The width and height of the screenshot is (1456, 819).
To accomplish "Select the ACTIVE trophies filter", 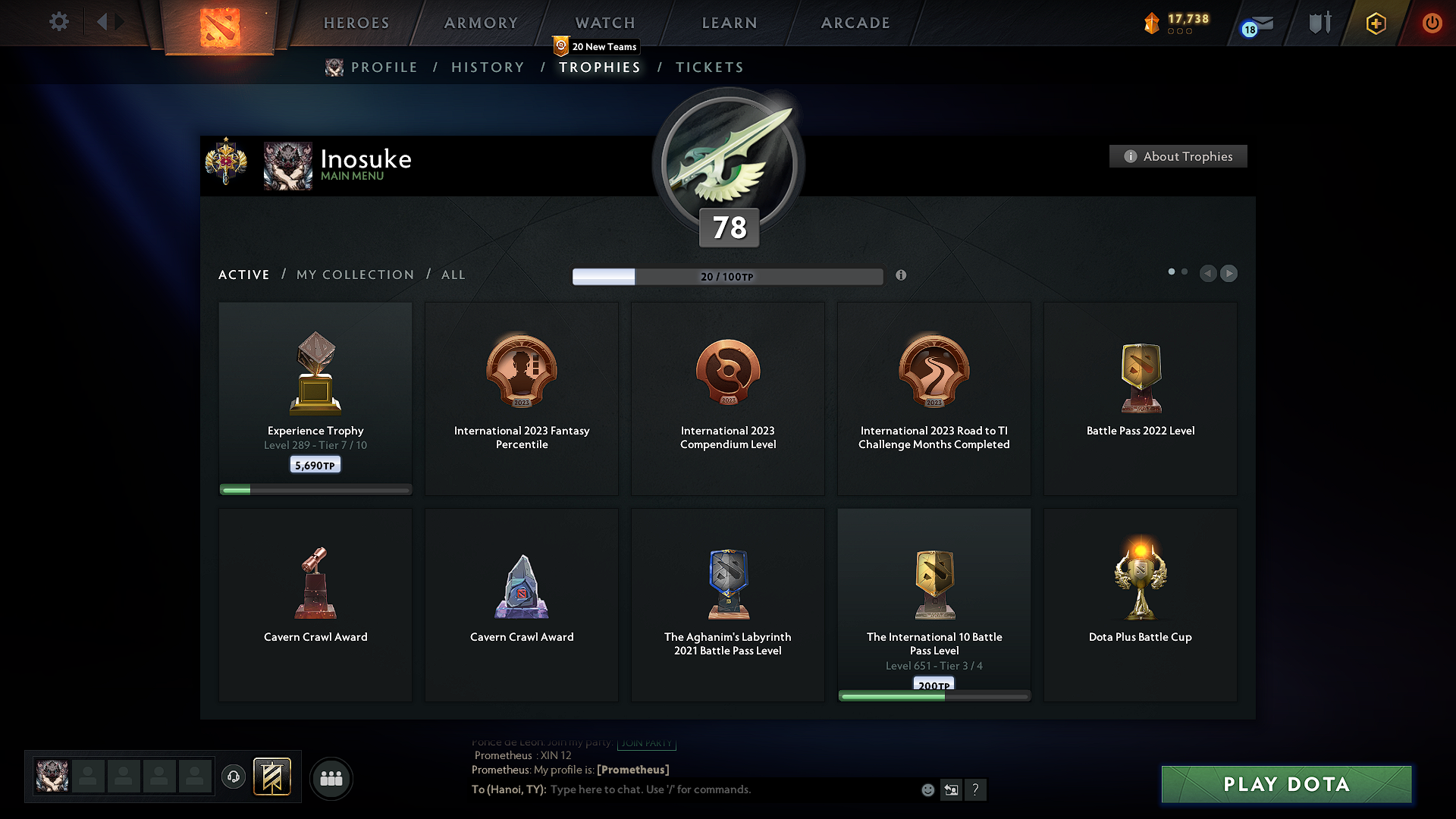I will [243, 275].
